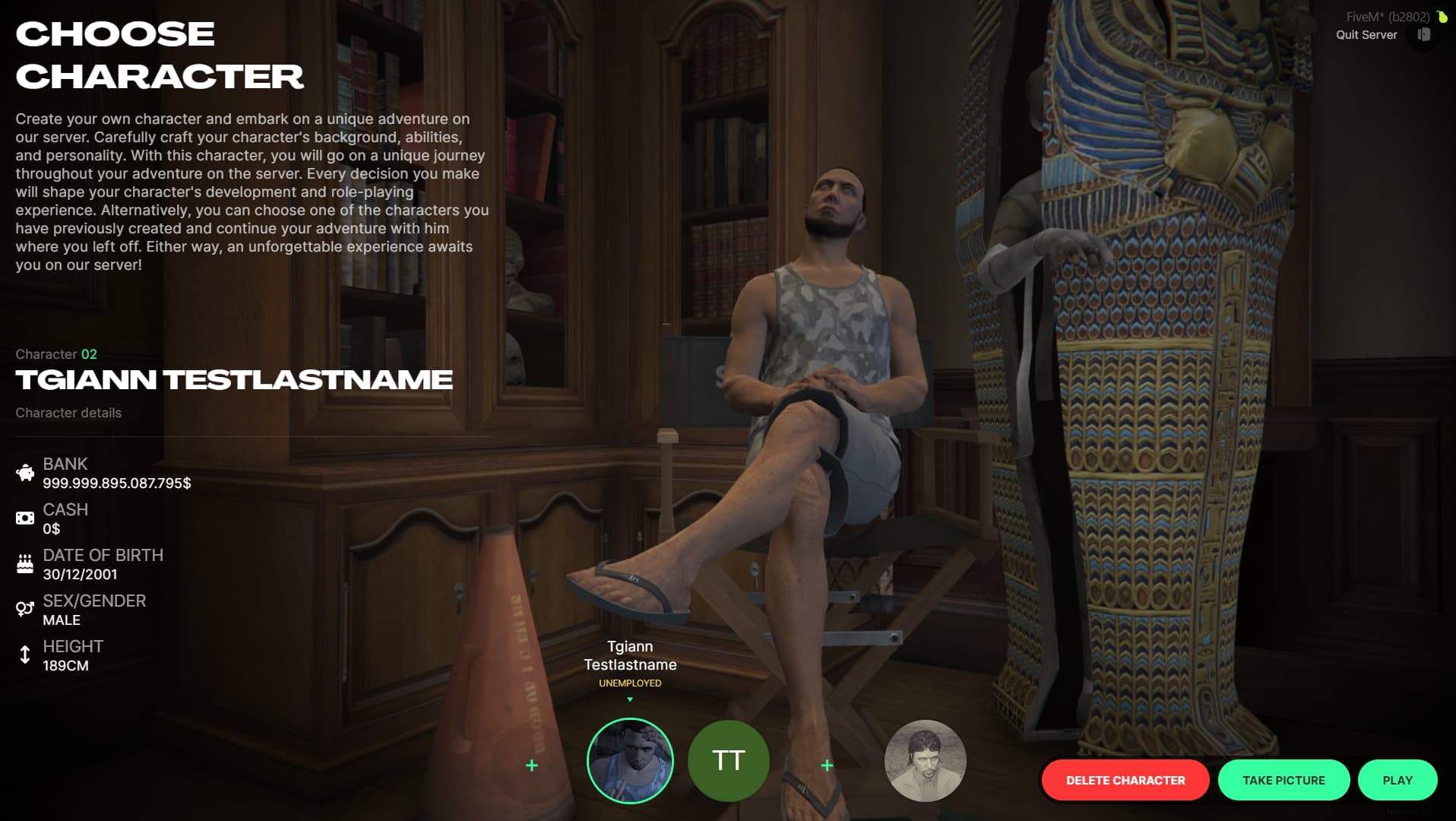The image size is (1456, 821).
Task: Start playing with the Play button
Action: point(1397,780)
